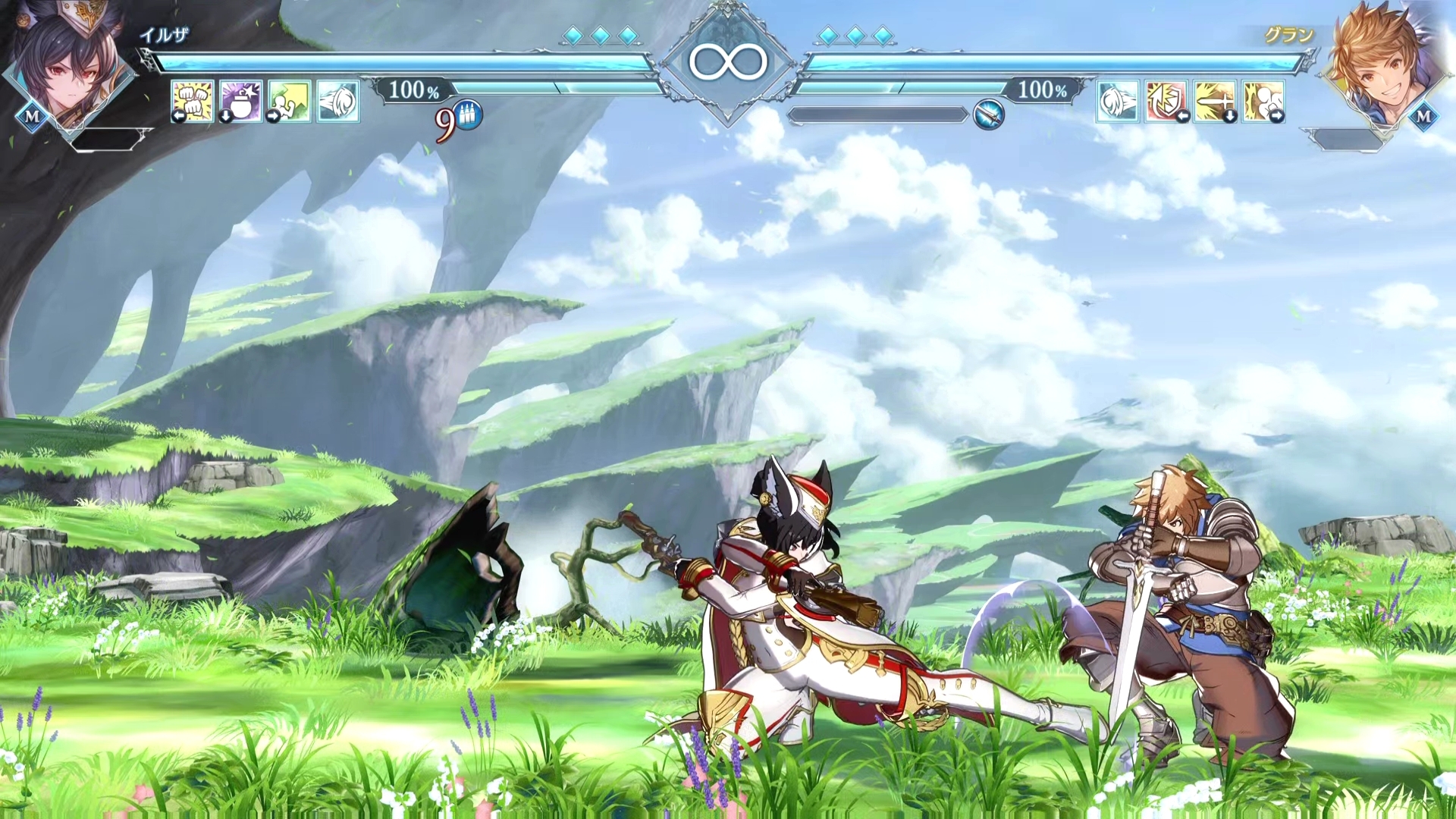This screenshot has height=819, width=1456.
Task: Choose Ilsa's white projectile skill icon
Action: click(337, 100)
